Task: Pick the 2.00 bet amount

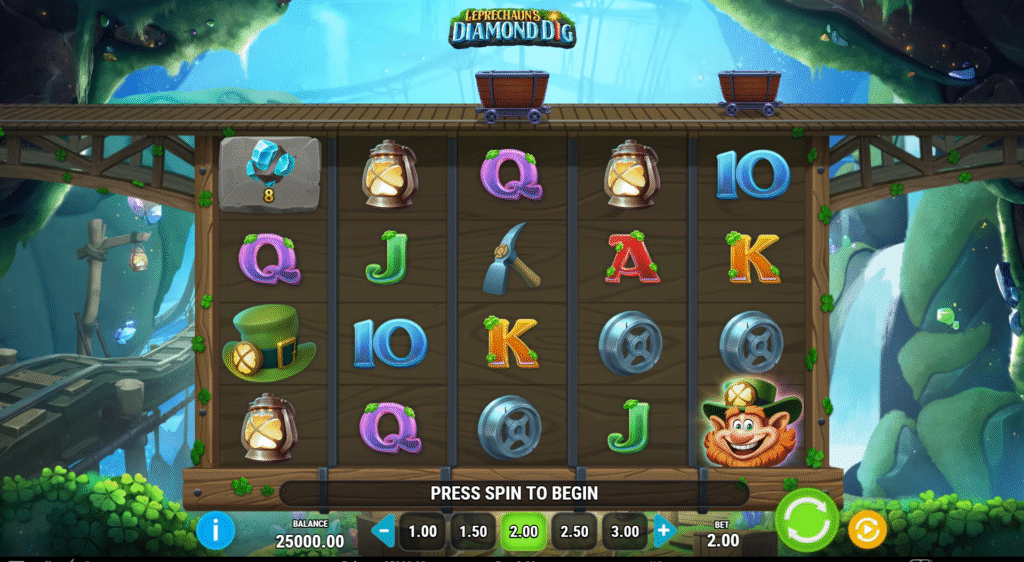Action: (524, 531)
